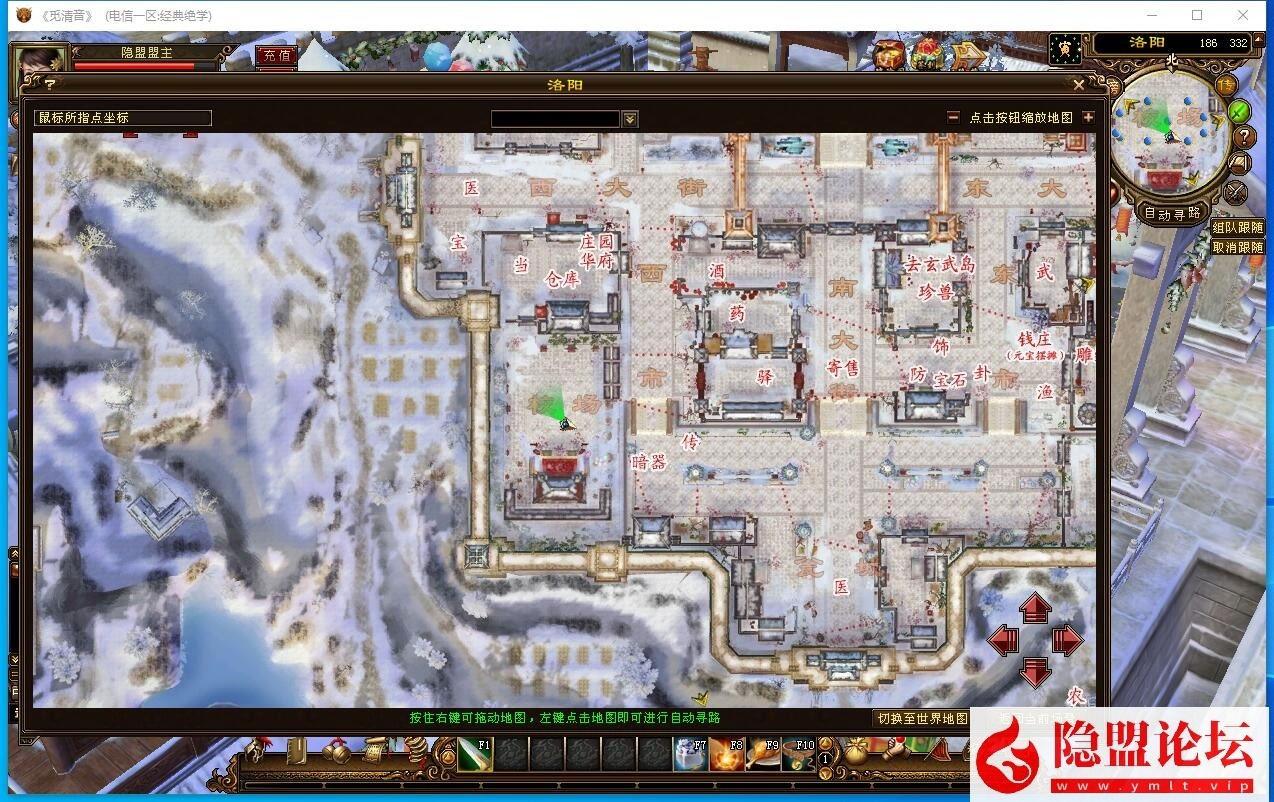Image resolution: width=1274 pixels, height=802 pixels.
Task: Zoom out the map with the minus button
Action: [954, 118]
